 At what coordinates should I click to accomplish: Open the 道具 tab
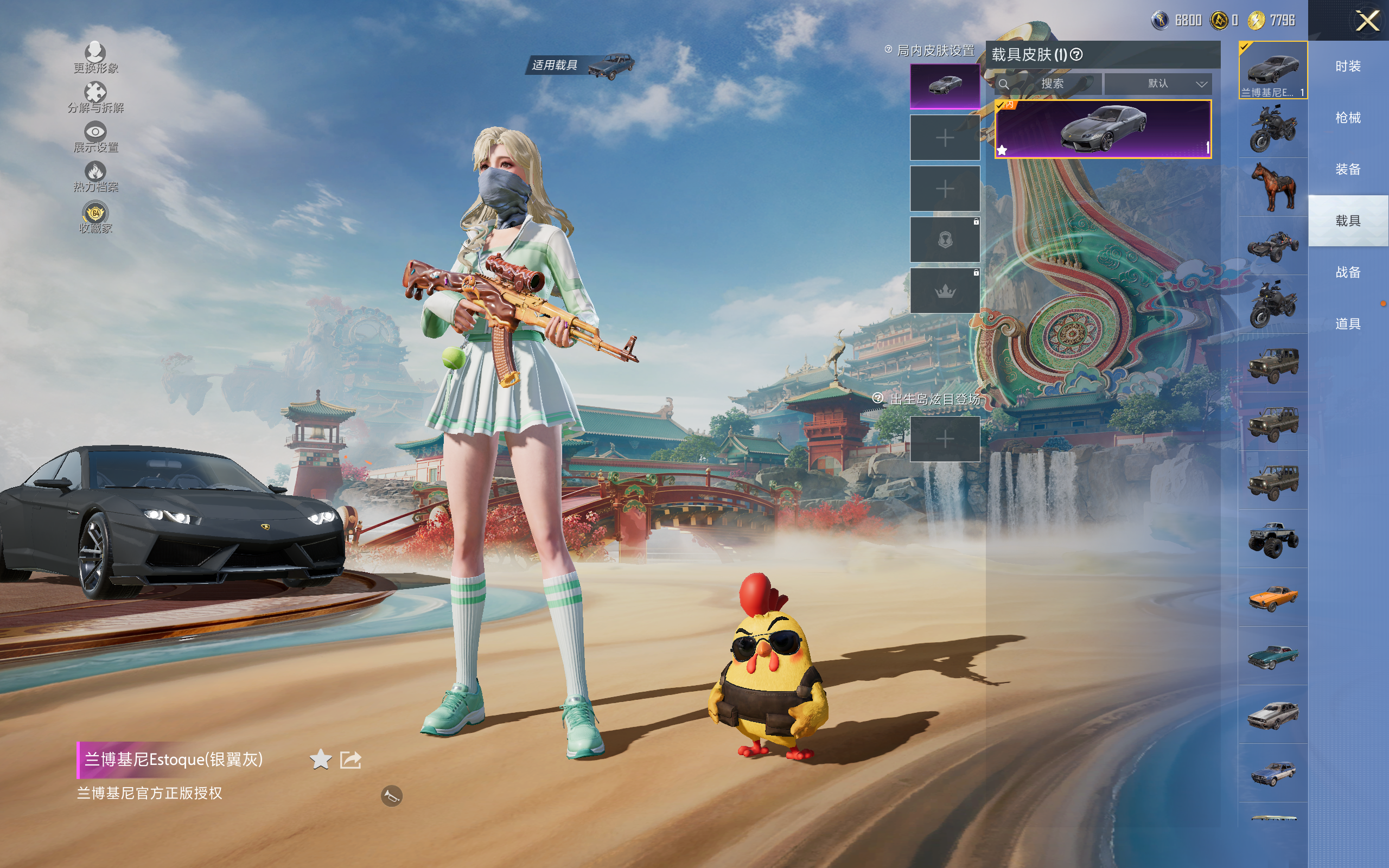pos(1348,324)
